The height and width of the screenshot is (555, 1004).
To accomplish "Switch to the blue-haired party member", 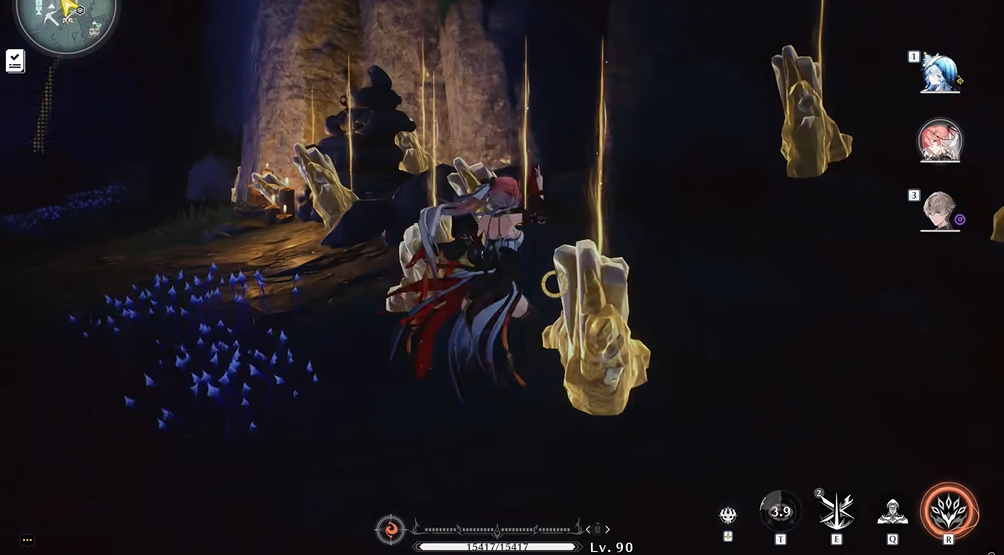I will tap(940, 73).
